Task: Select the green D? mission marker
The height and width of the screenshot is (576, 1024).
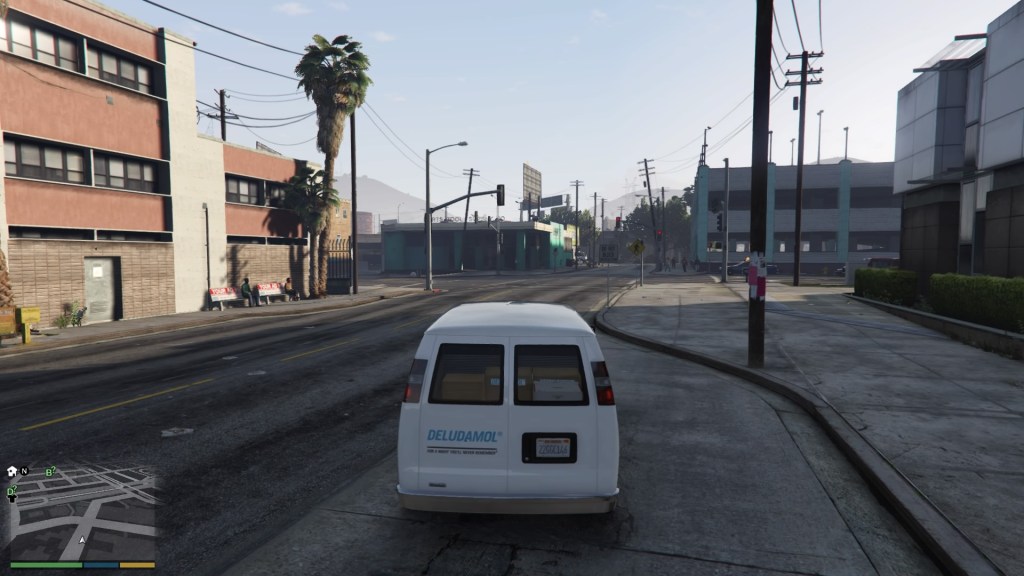Action: (11, 491)
